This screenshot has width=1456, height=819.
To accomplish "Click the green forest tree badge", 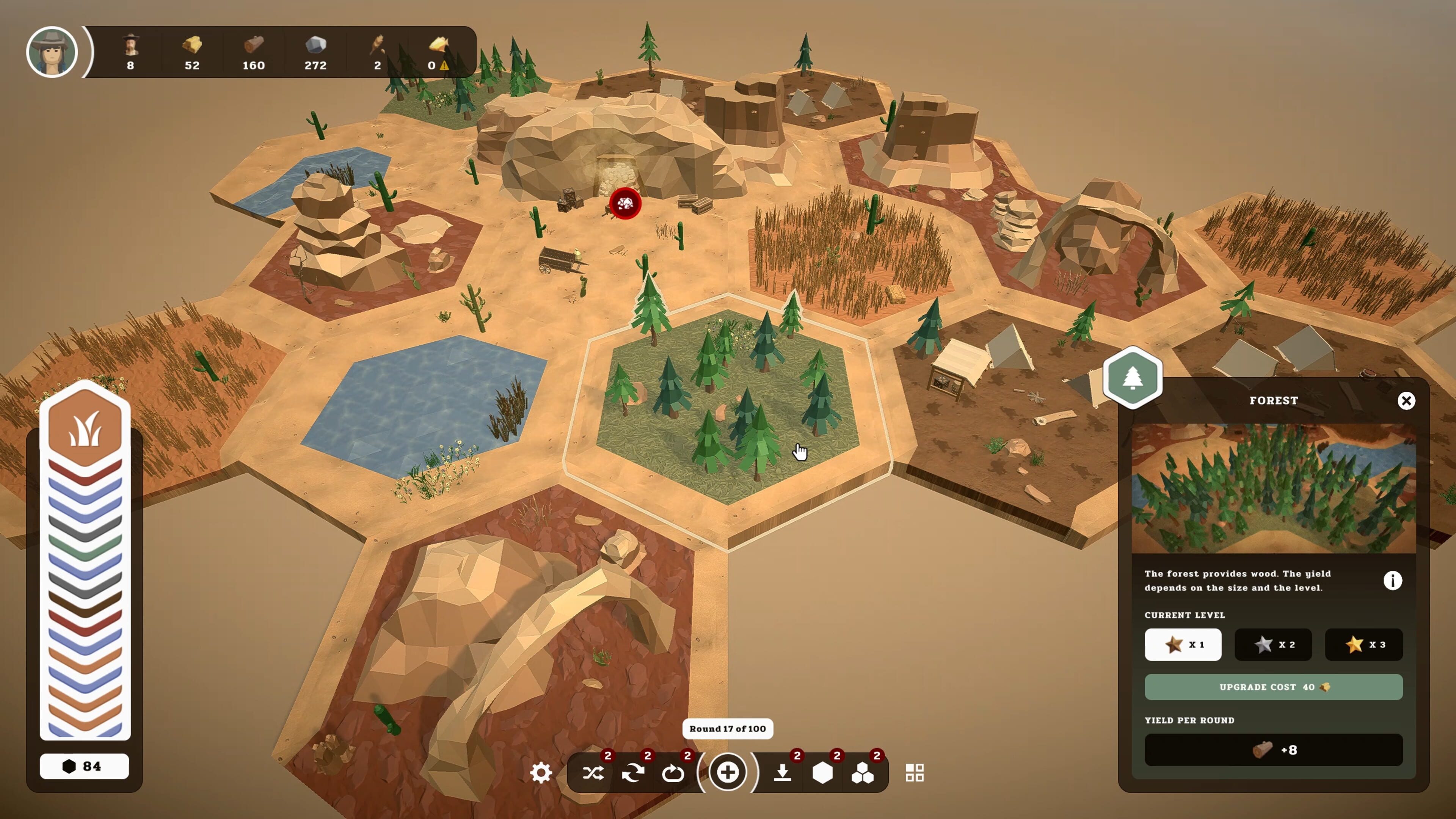I will pyautogui.click(x=1133, y=378).
